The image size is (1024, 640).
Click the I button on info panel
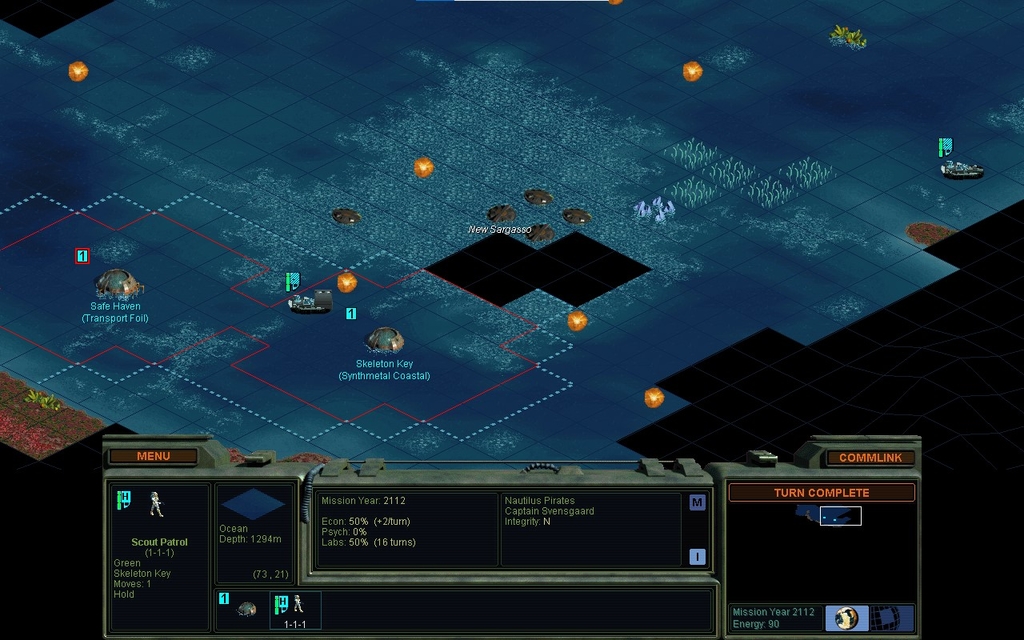tap(697, 557)
